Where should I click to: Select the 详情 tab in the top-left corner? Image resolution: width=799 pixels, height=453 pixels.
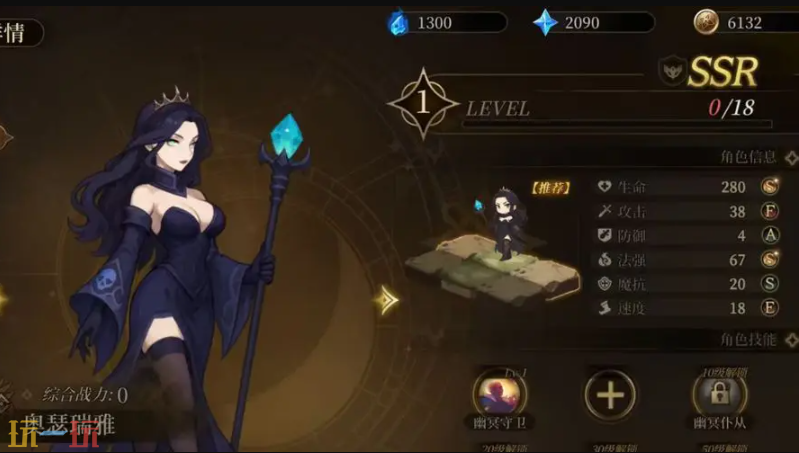(x=17, y=32)
